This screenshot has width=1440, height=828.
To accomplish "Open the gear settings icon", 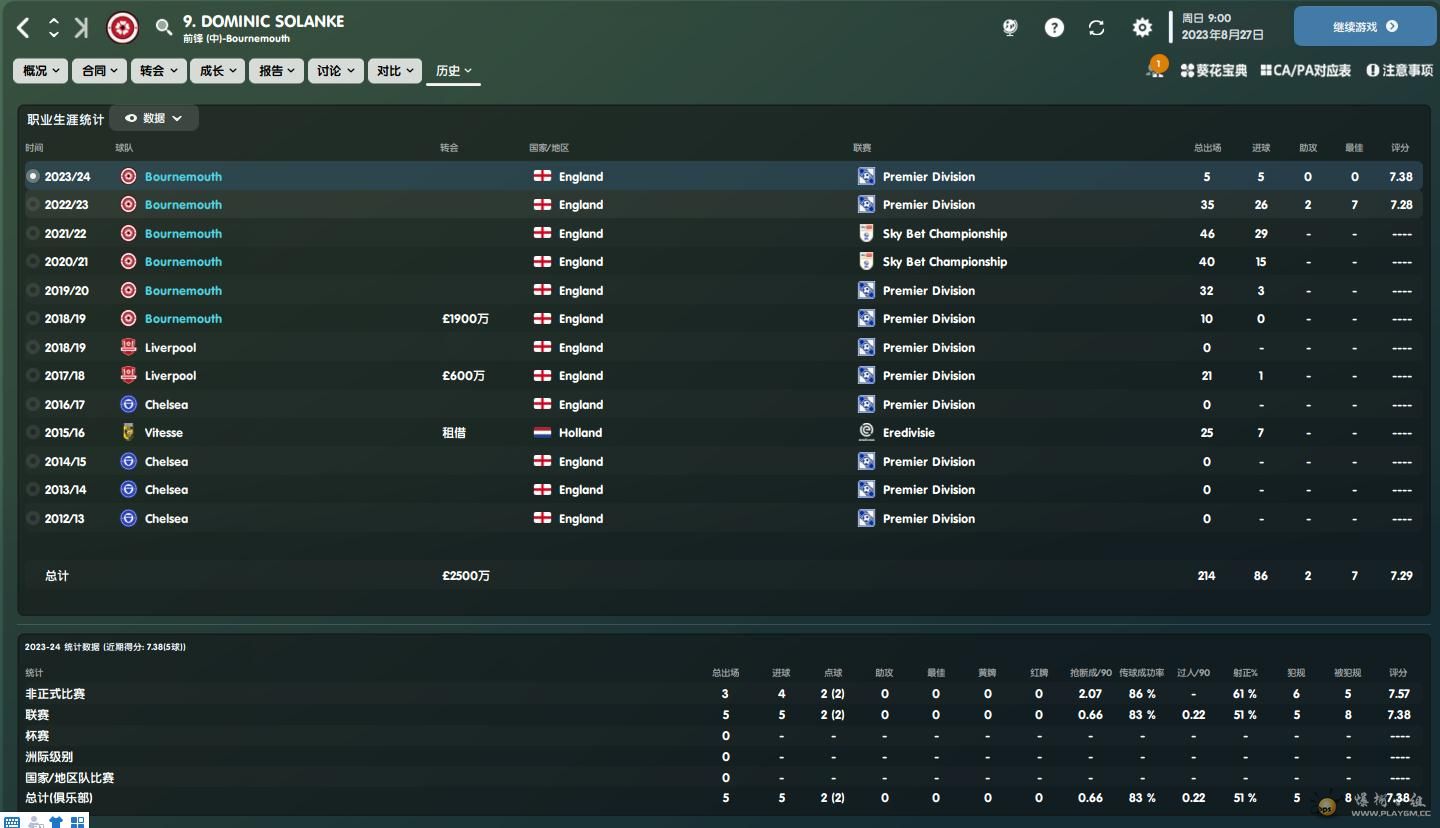I will click(1142, 28).
